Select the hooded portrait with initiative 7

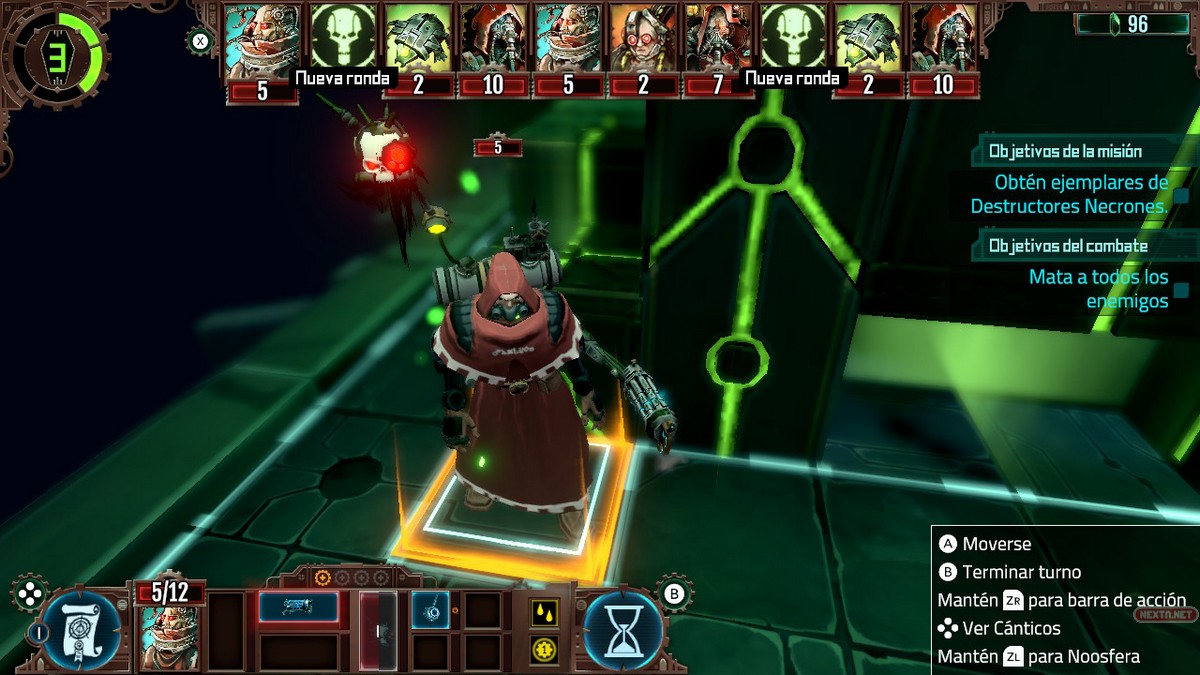point(718,40)
